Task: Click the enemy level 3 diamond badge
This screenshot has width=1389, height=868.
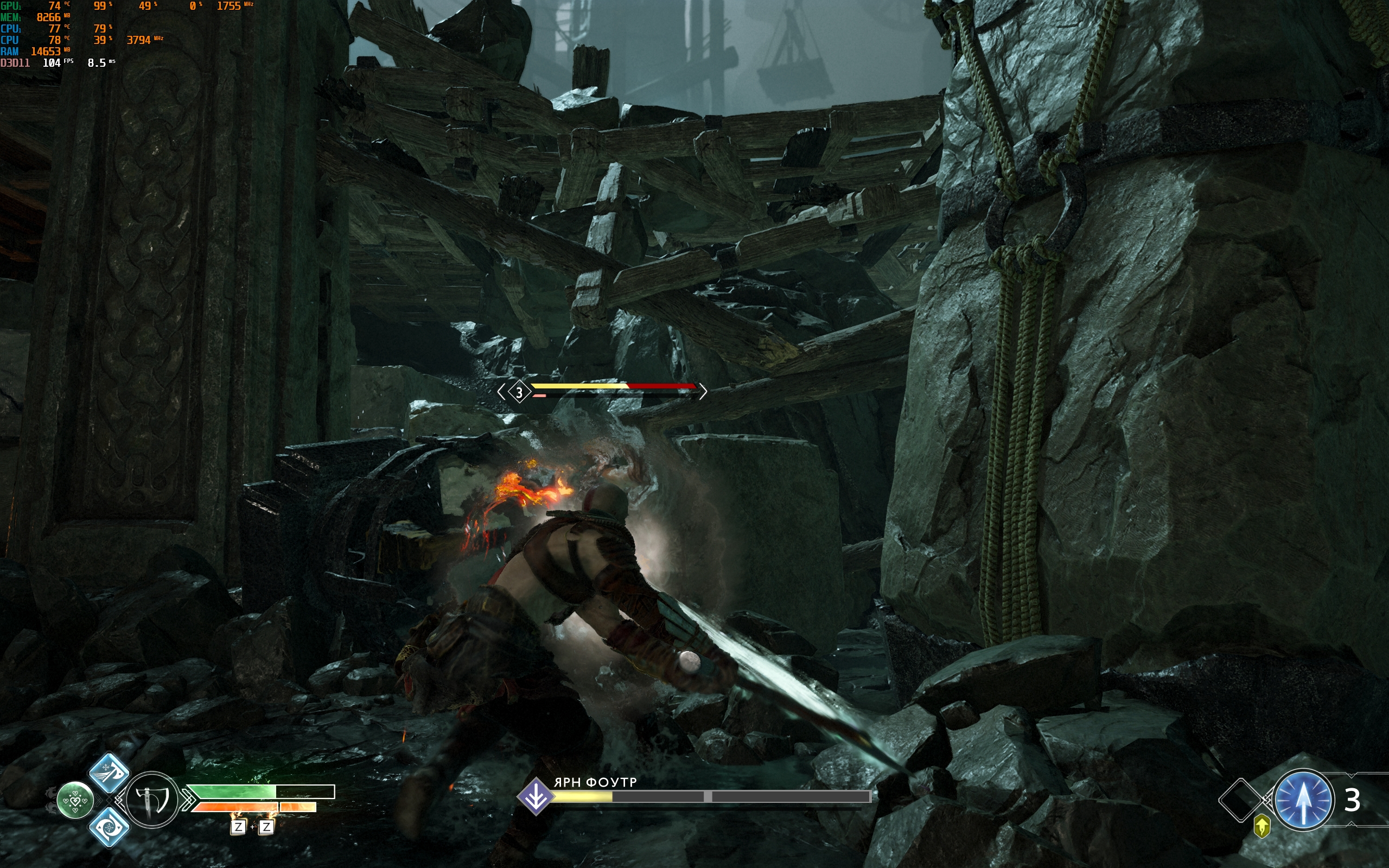Action: (519, 393)
